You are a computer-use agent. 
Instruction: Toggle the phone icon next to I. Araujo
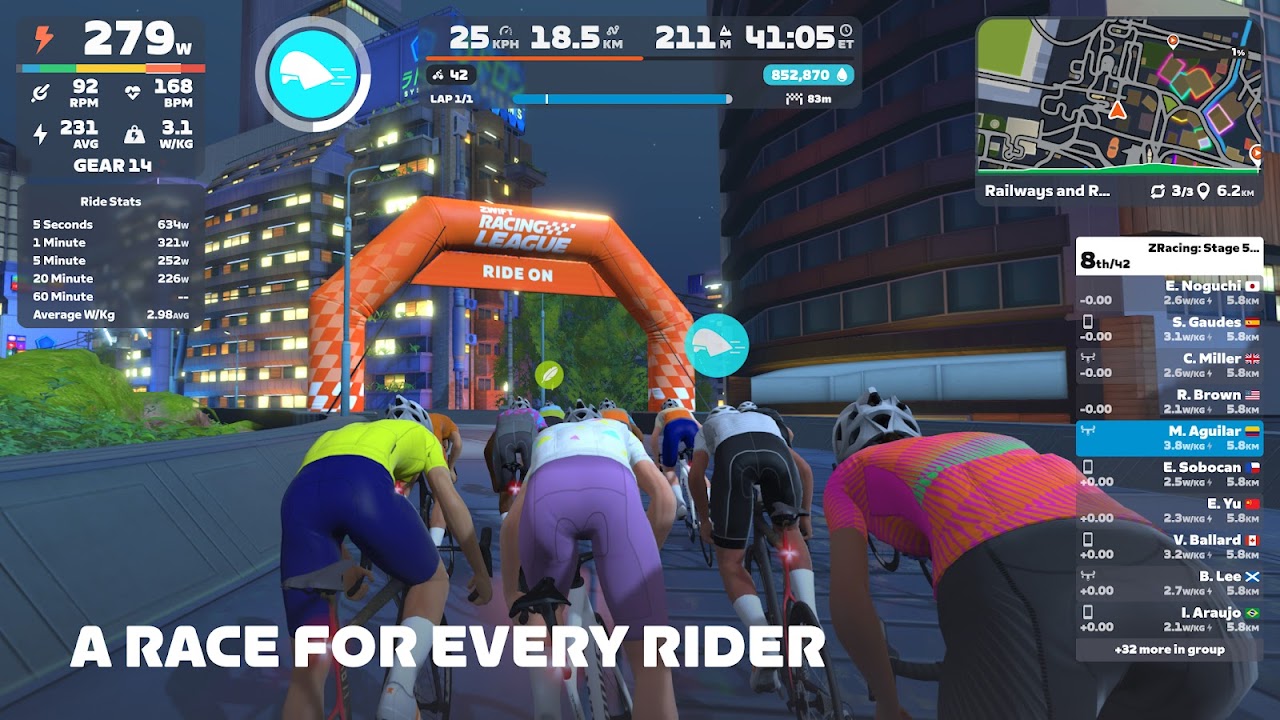click(x=1087, y=612)
